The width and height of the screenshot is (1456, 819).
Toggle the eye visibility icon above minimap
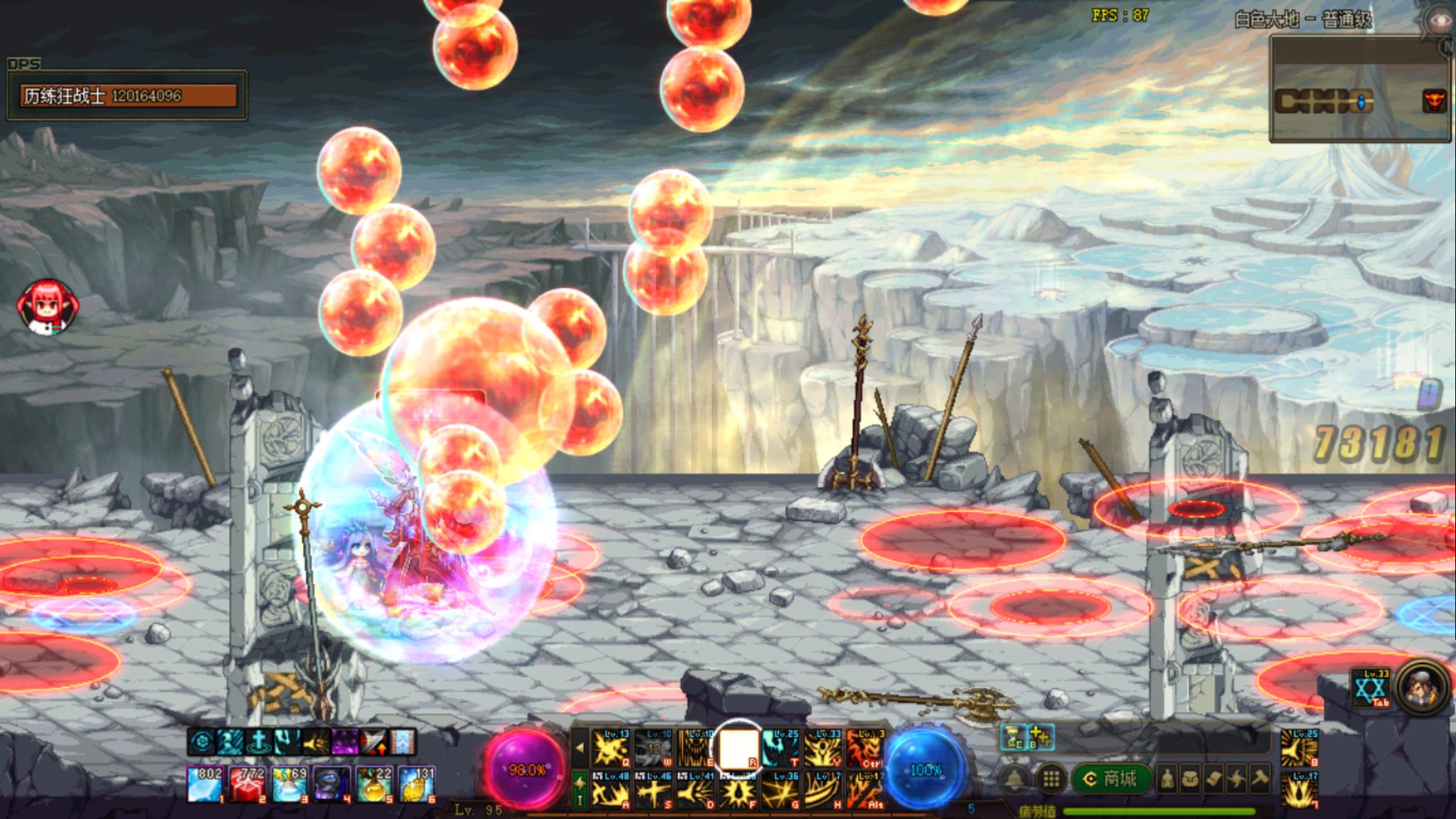[x=1438, y=20]
